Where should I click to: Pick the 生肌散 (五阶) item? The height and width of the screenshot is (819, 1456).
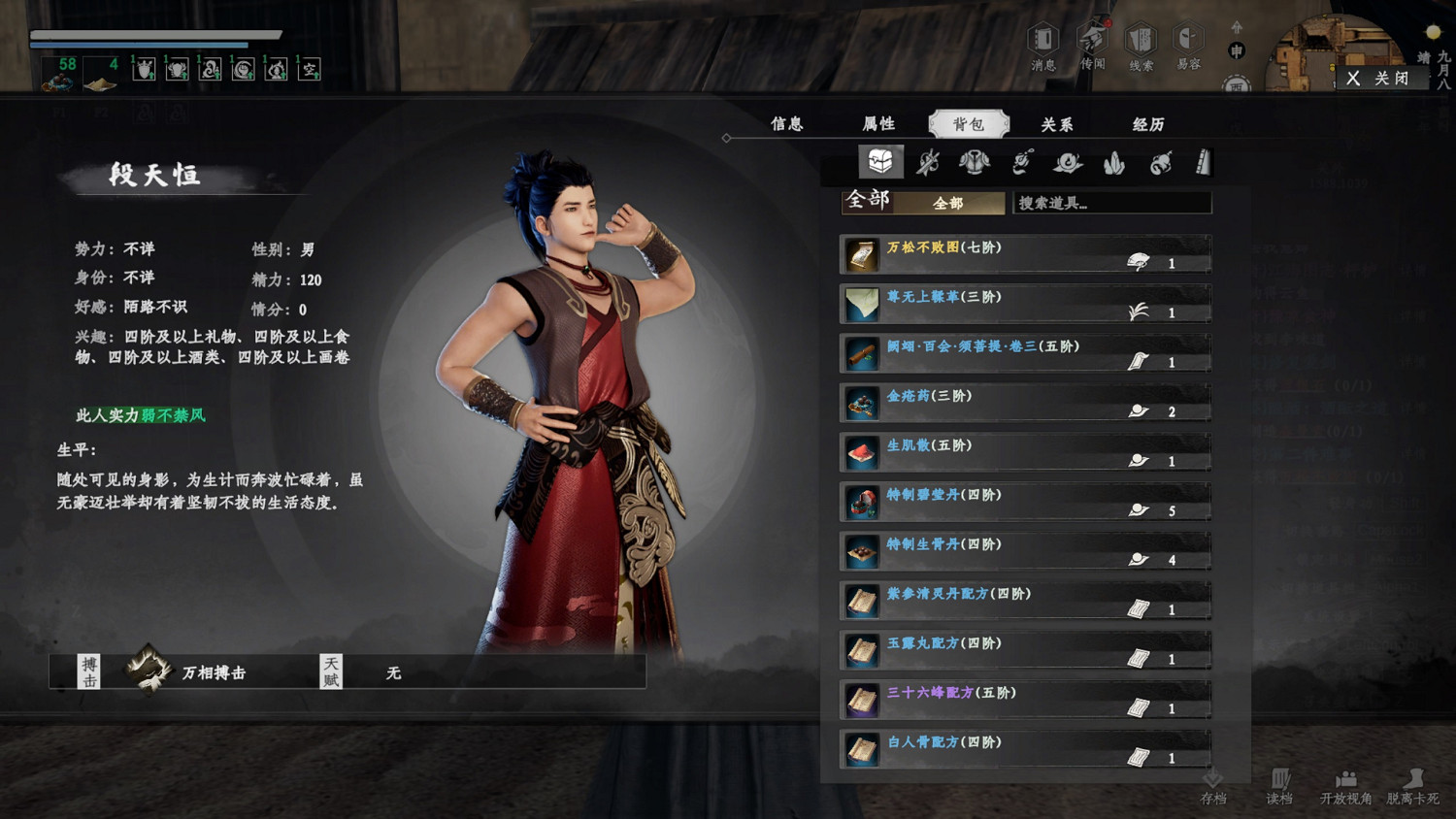point(1025,452)
